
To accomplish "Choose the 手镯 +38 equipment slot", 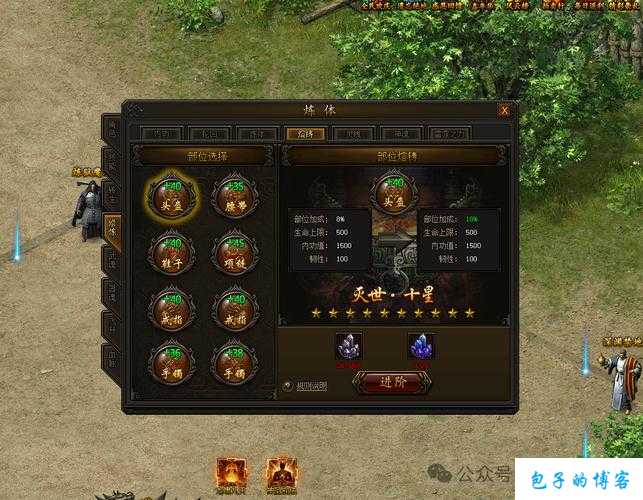I will 235,361.
